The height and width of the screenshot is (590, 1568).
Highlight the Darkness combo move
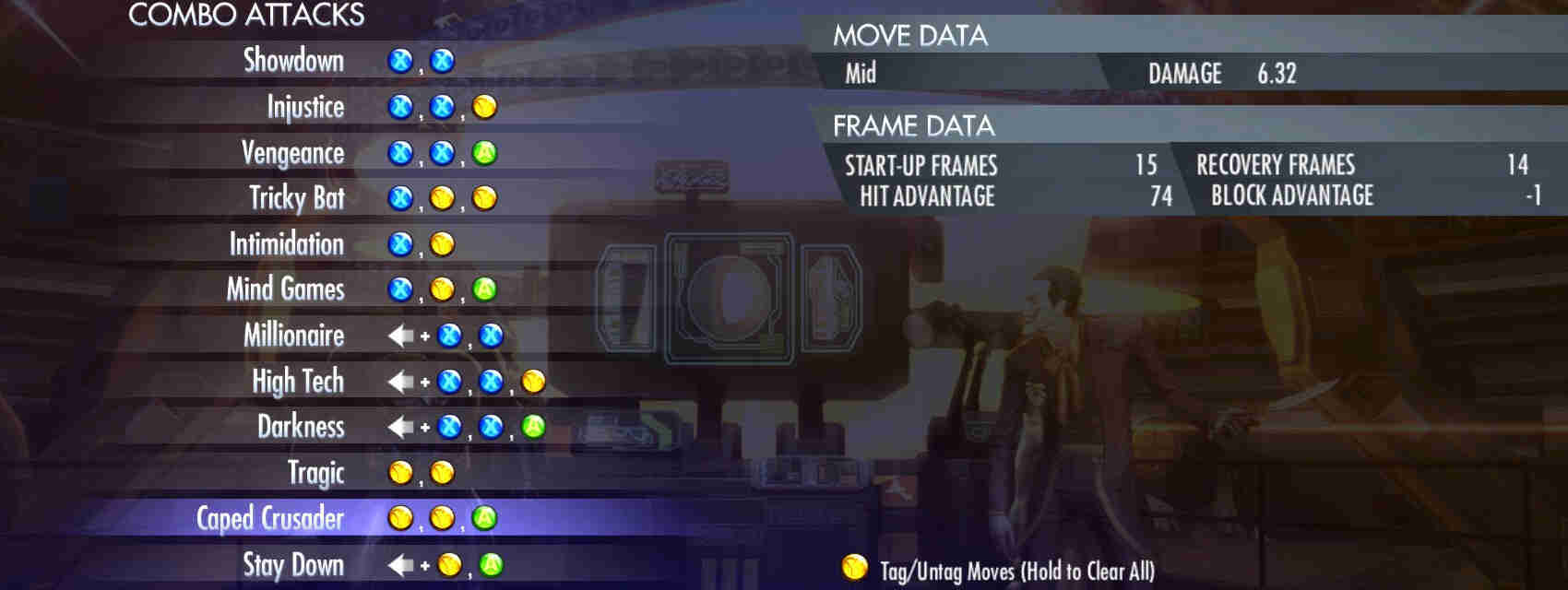click(300, 427)
